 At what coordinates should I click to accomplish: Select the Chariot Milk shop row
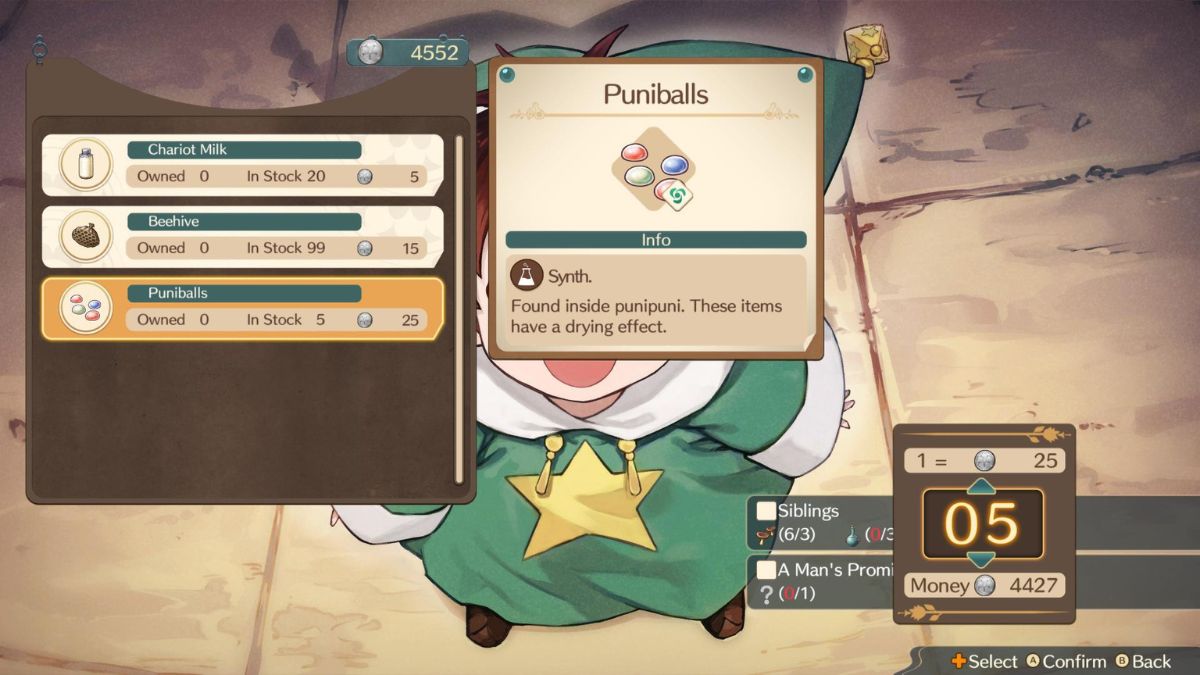click(243, 165)
